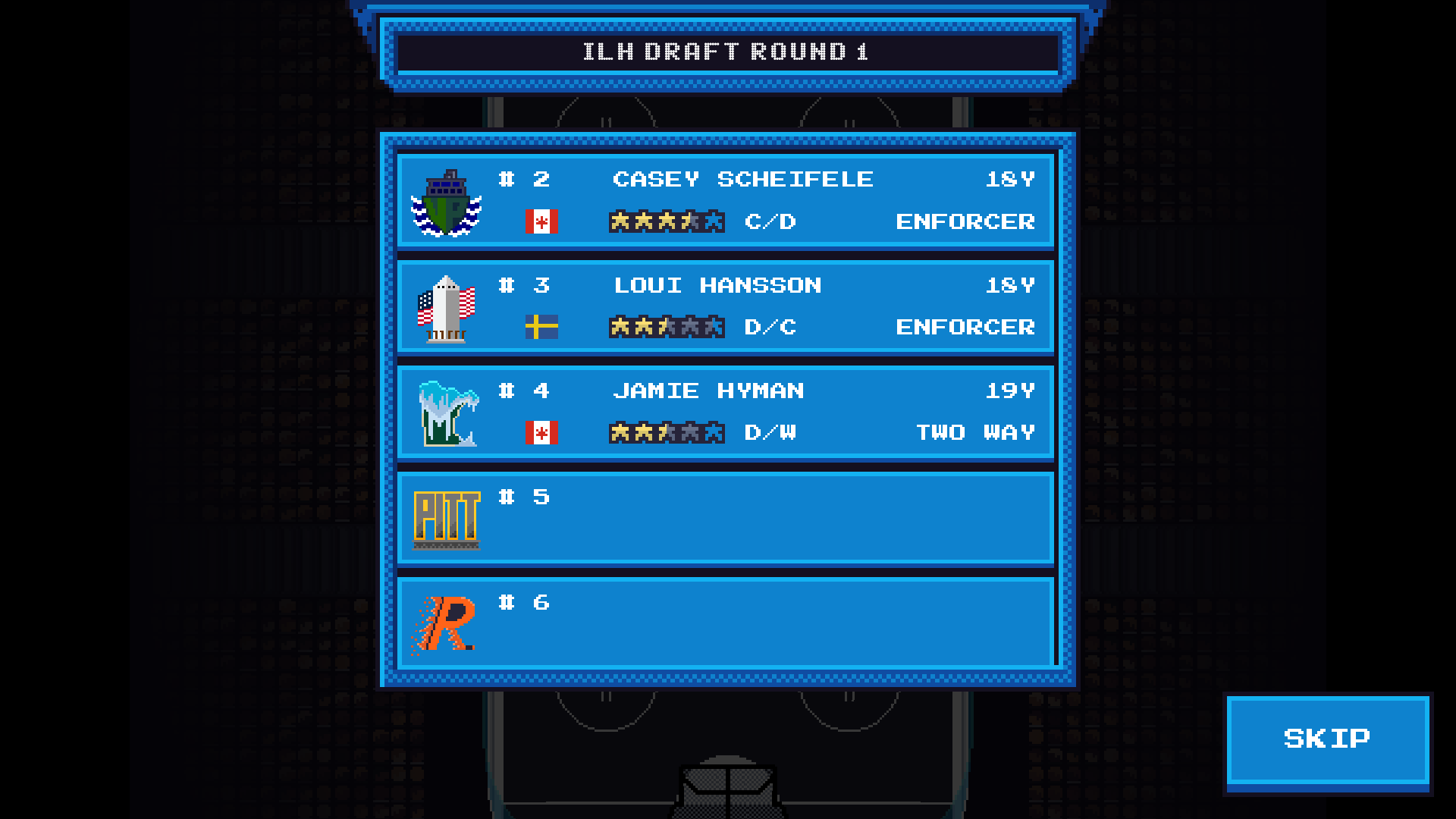Click Jamie Hyman's star rating row
Viewport: 1456px width, 819px height.
[x=666, y=432]
